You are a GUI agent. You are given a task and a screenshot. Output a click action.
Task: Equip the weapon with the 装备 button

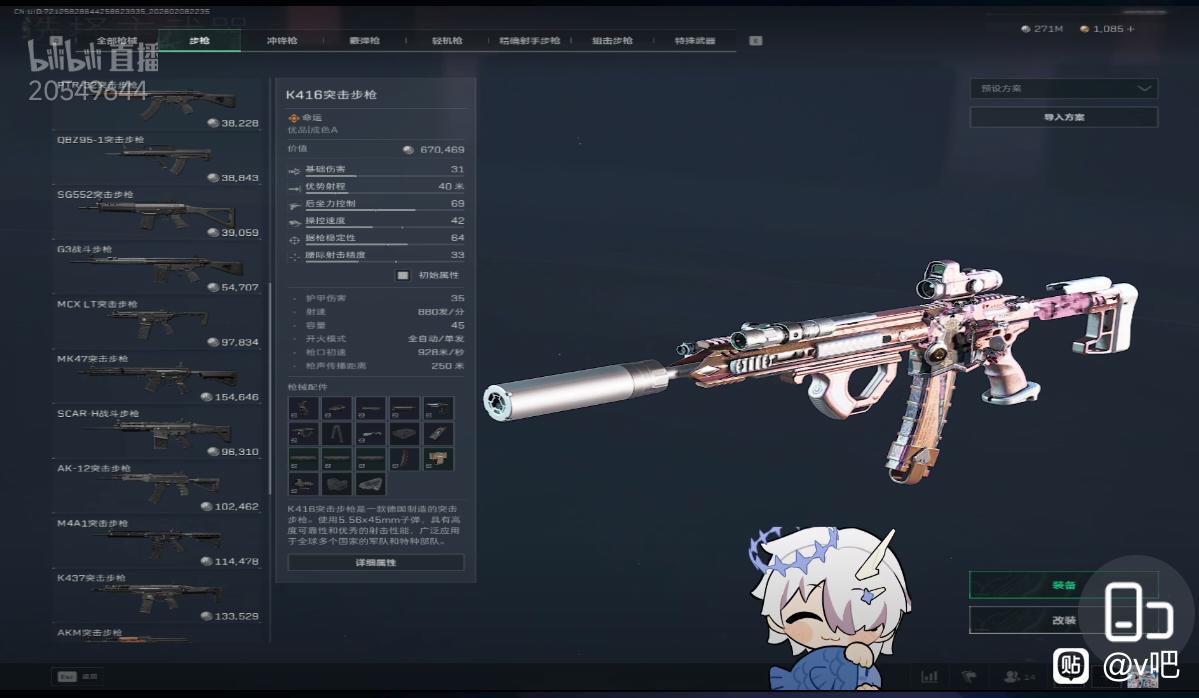1063,585
